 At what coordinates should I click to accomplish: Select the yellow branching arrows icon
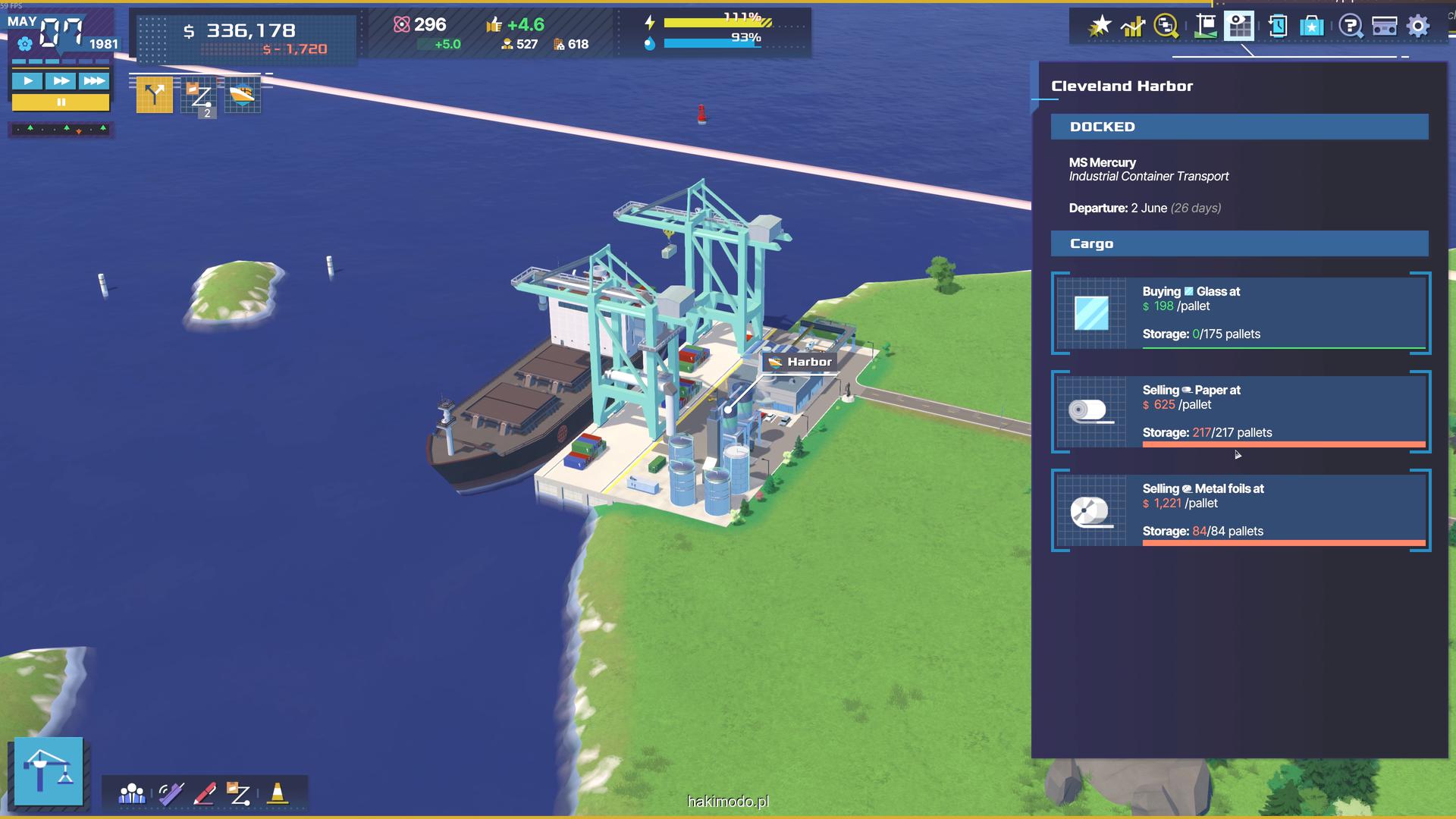click(155, 95)
